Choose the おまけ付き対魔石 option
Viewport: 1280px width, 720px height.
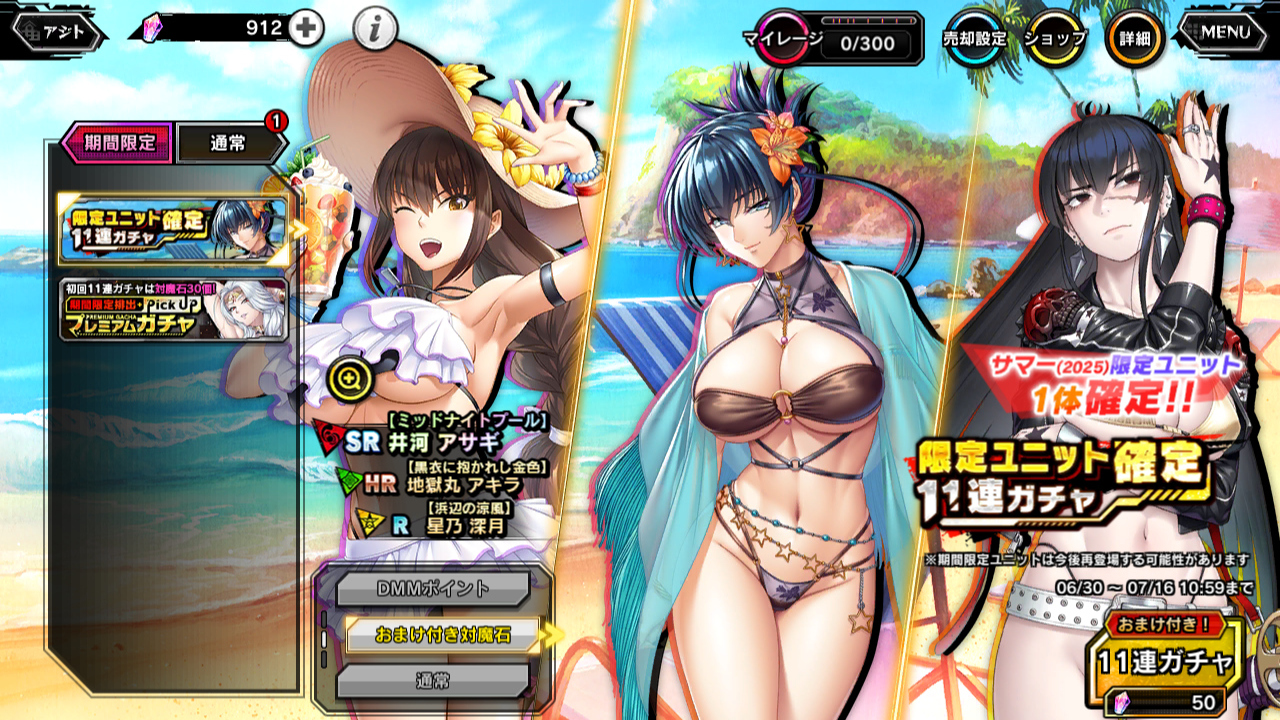coord(442,635)
